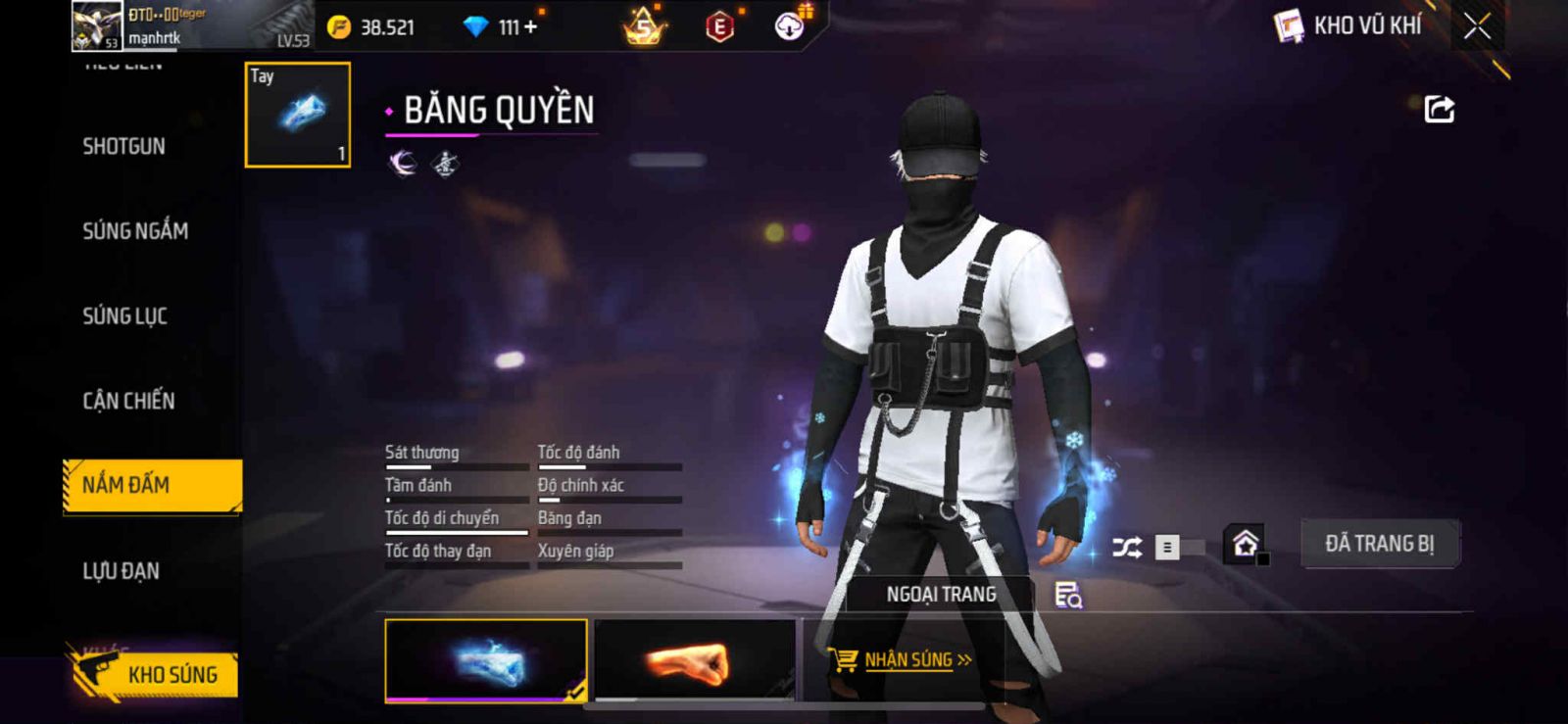Select the default orange fist skin
Viewport: 1568px width, 724px height.
(695, 660)
